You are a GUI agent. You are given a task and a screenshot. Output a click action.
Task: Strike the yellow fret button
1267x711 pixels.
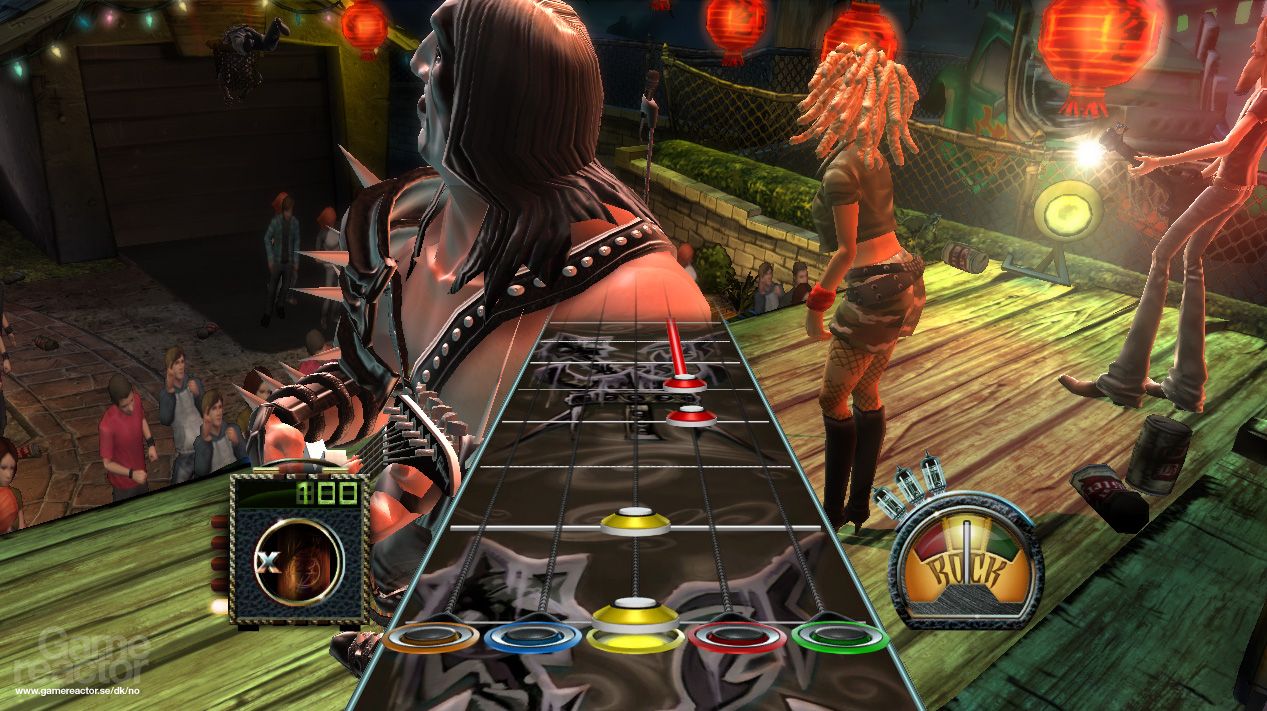634,637
